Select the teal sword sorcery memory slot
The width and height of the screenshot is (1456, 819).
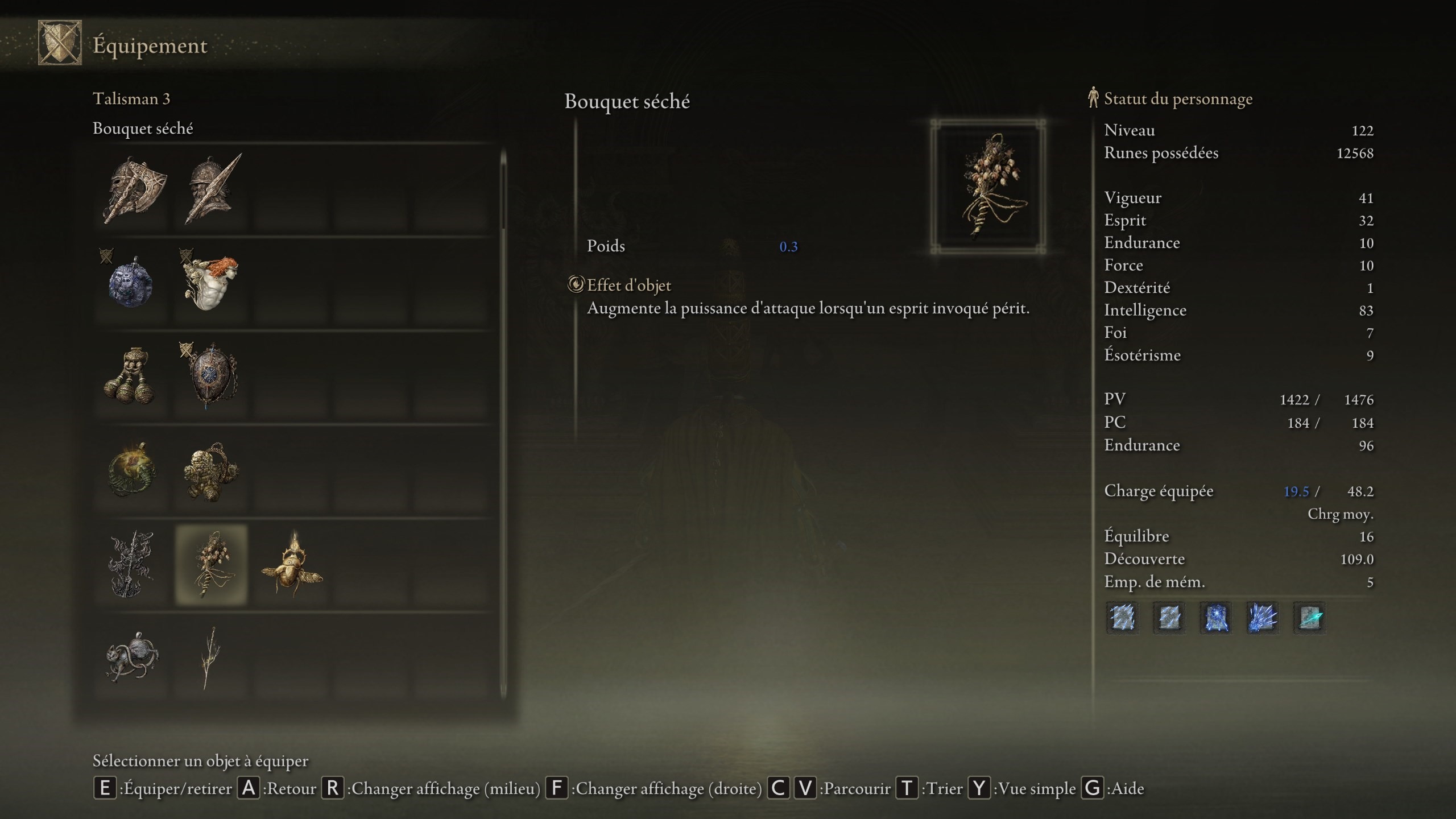point(1309,618)
